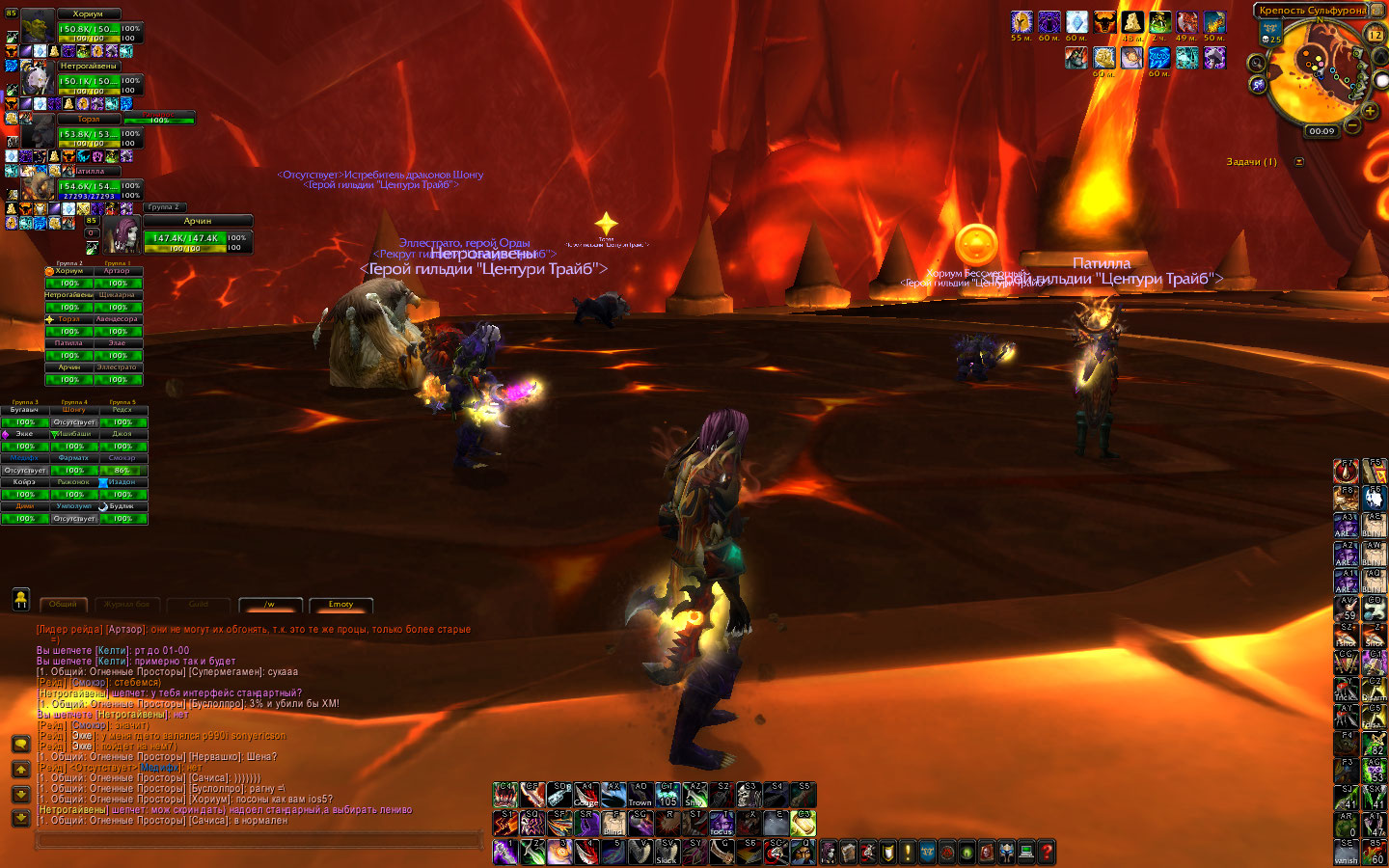Image resolution: width=1389 pixels, height=868 pixels.
Task: Open the chat menu speech bubble button
Action: [x=20, y=745]
